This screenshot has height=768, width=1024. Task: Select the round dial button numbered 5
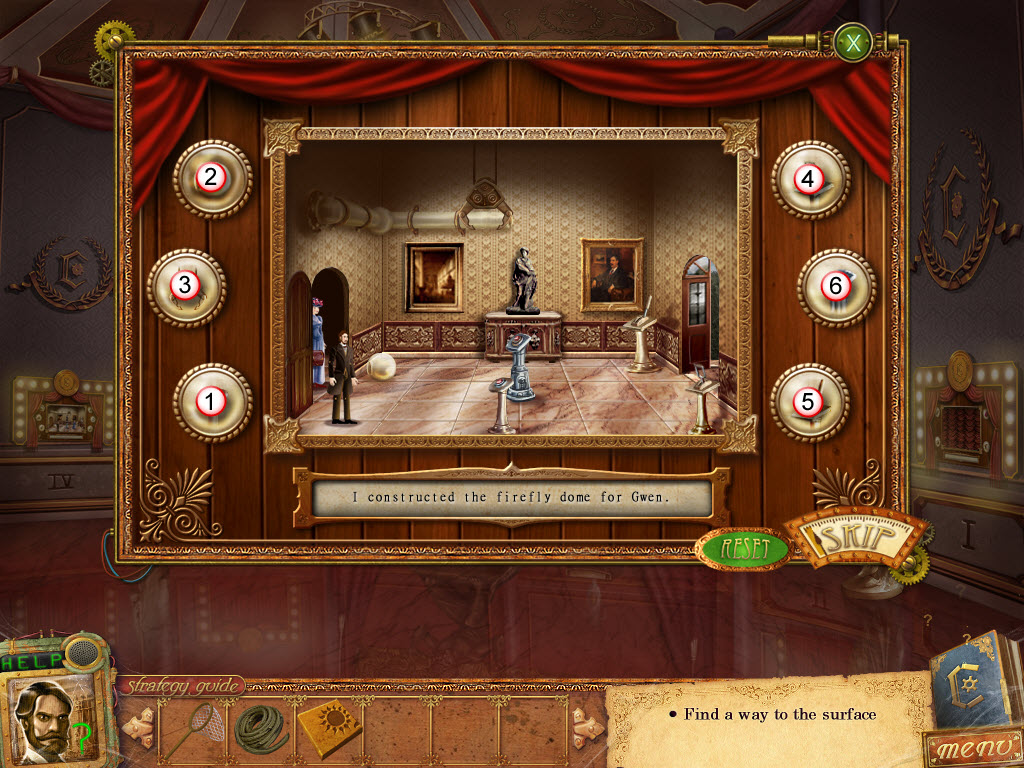tap(809, 402)
